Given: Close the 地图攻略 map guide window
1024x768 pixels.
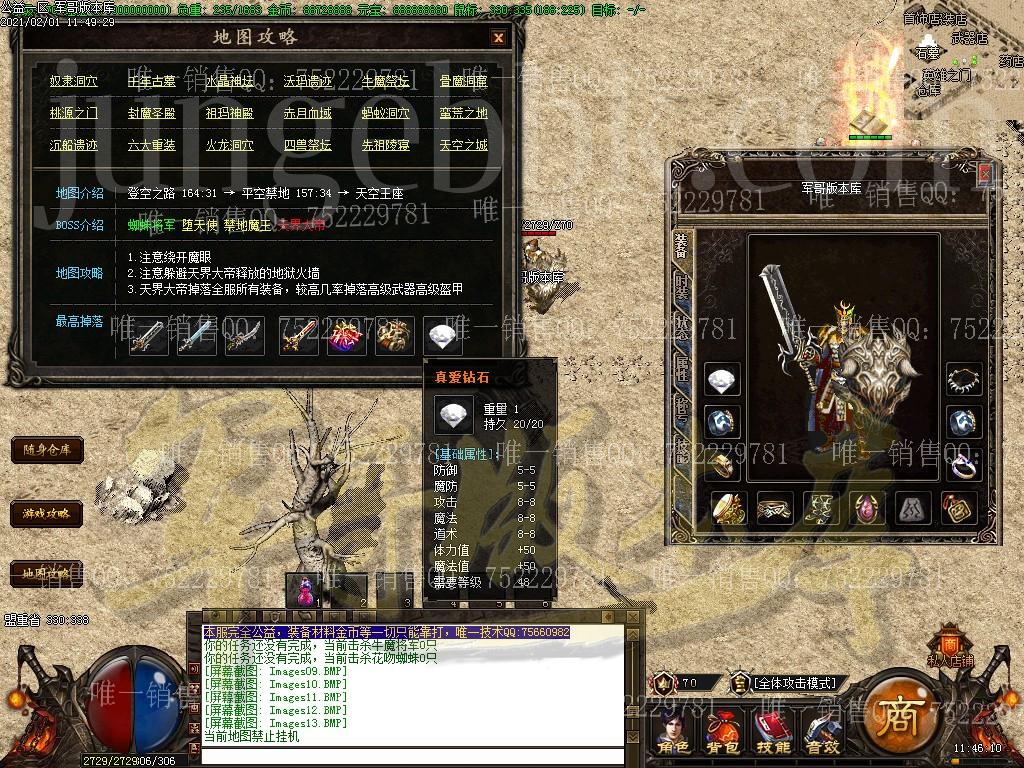Looking at the screenshot, I should 498,38.
